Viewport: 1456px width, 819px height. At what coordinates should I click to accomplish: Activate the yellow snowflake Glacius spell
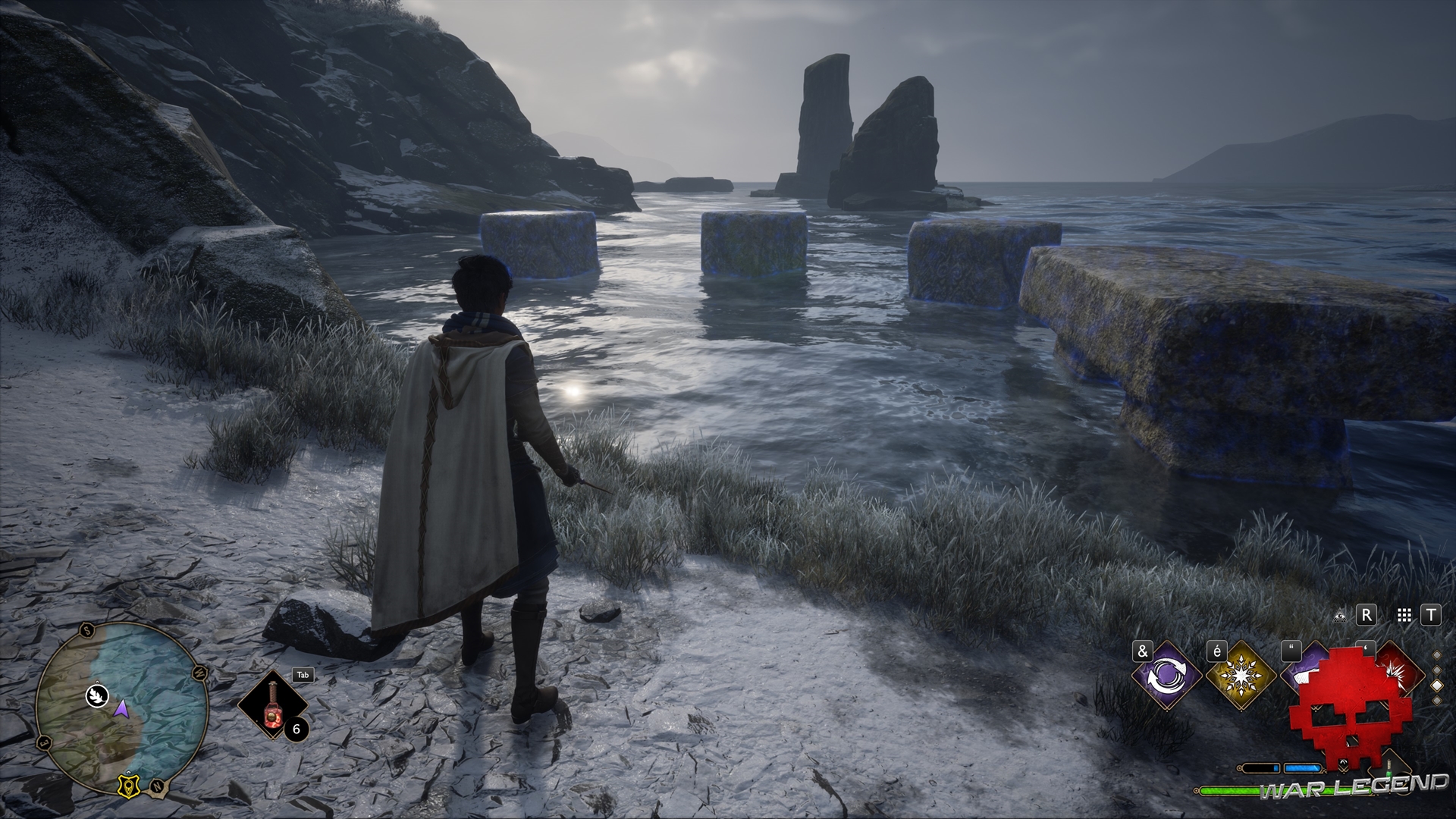(x=1240, y=676)
